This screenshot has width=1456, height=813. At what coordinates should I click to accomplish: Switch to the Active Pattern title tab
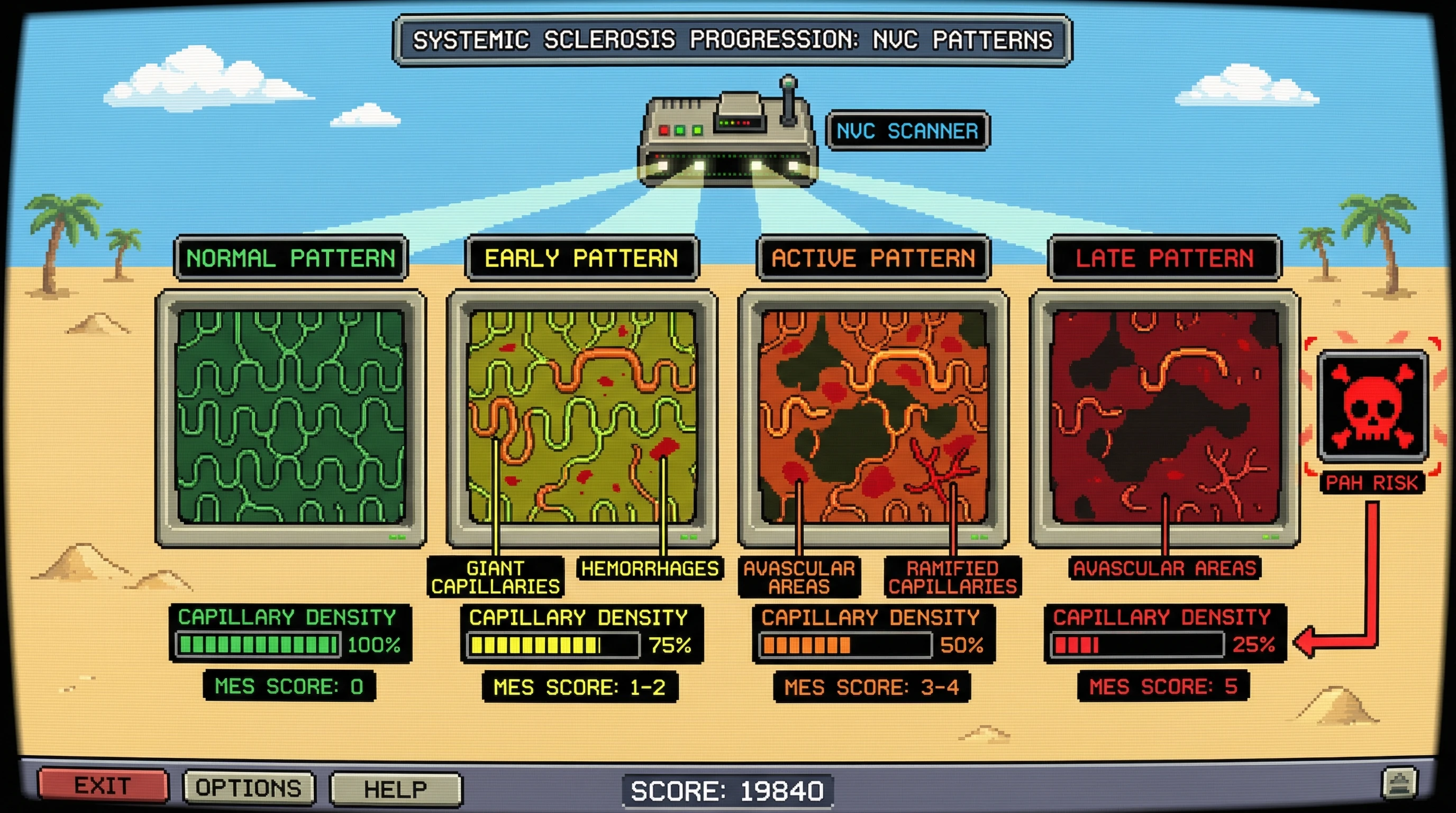[873, 258]
